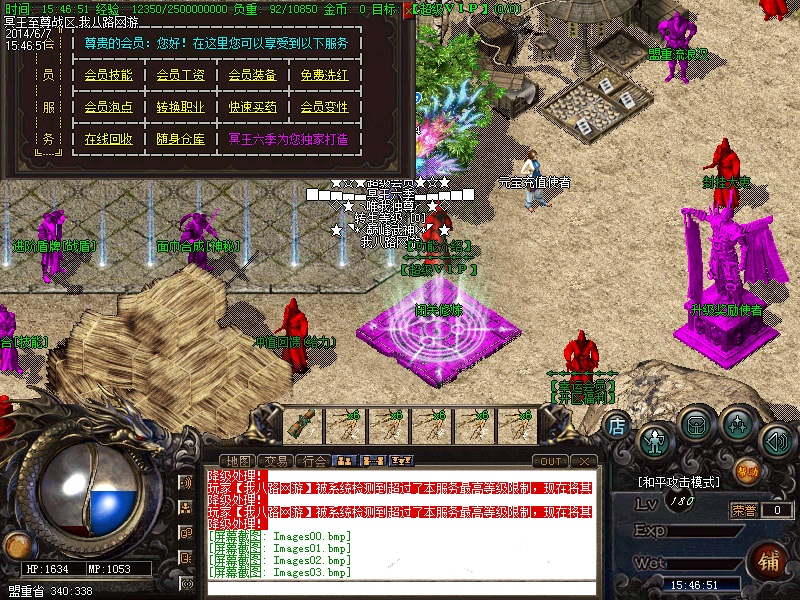
Task: Choose the 会员装备 member equipment link
Action: 252,75
